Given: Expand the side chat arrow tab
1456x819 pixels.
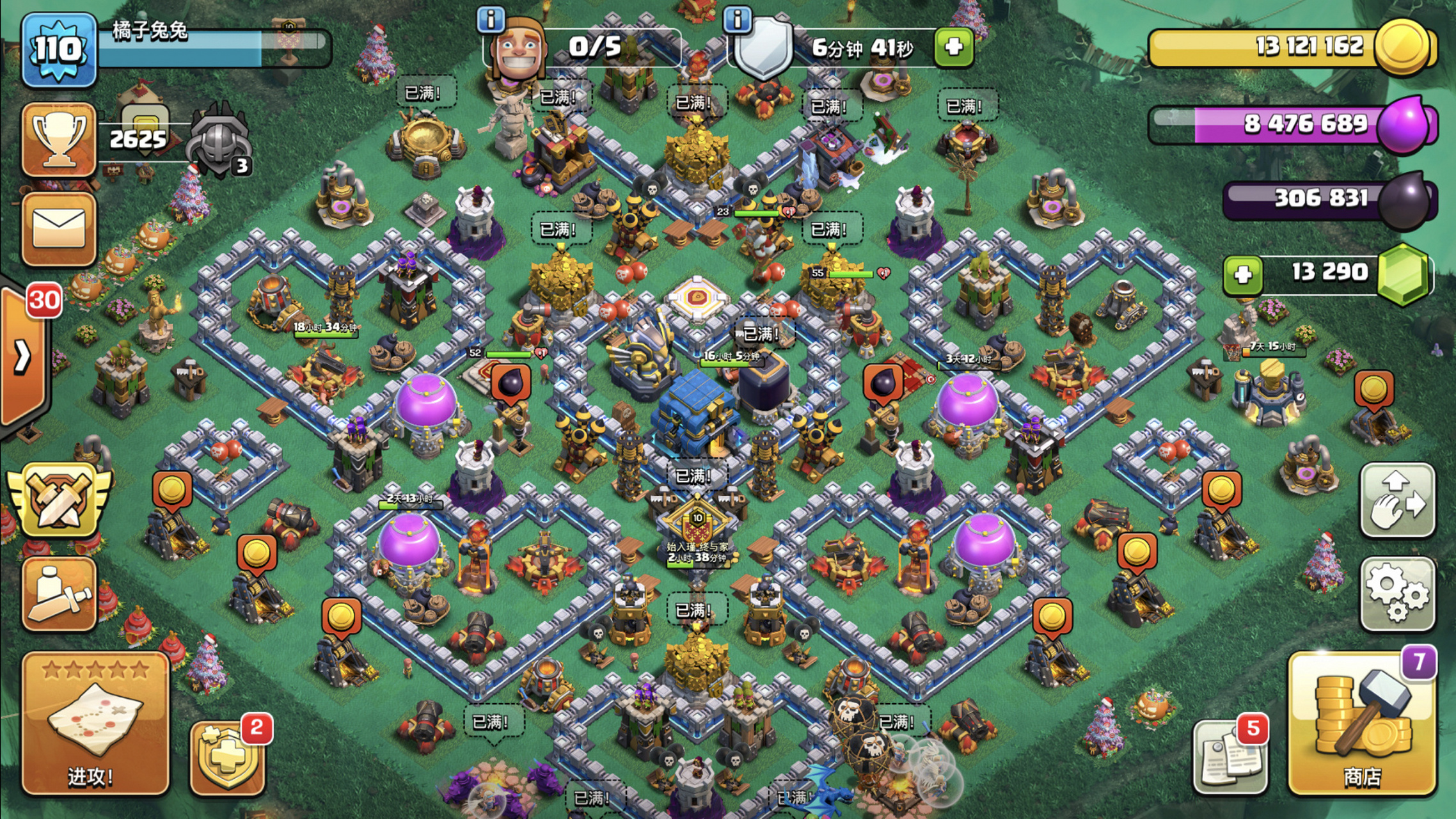Looking at the screenshot, I should tap(23, 356).
